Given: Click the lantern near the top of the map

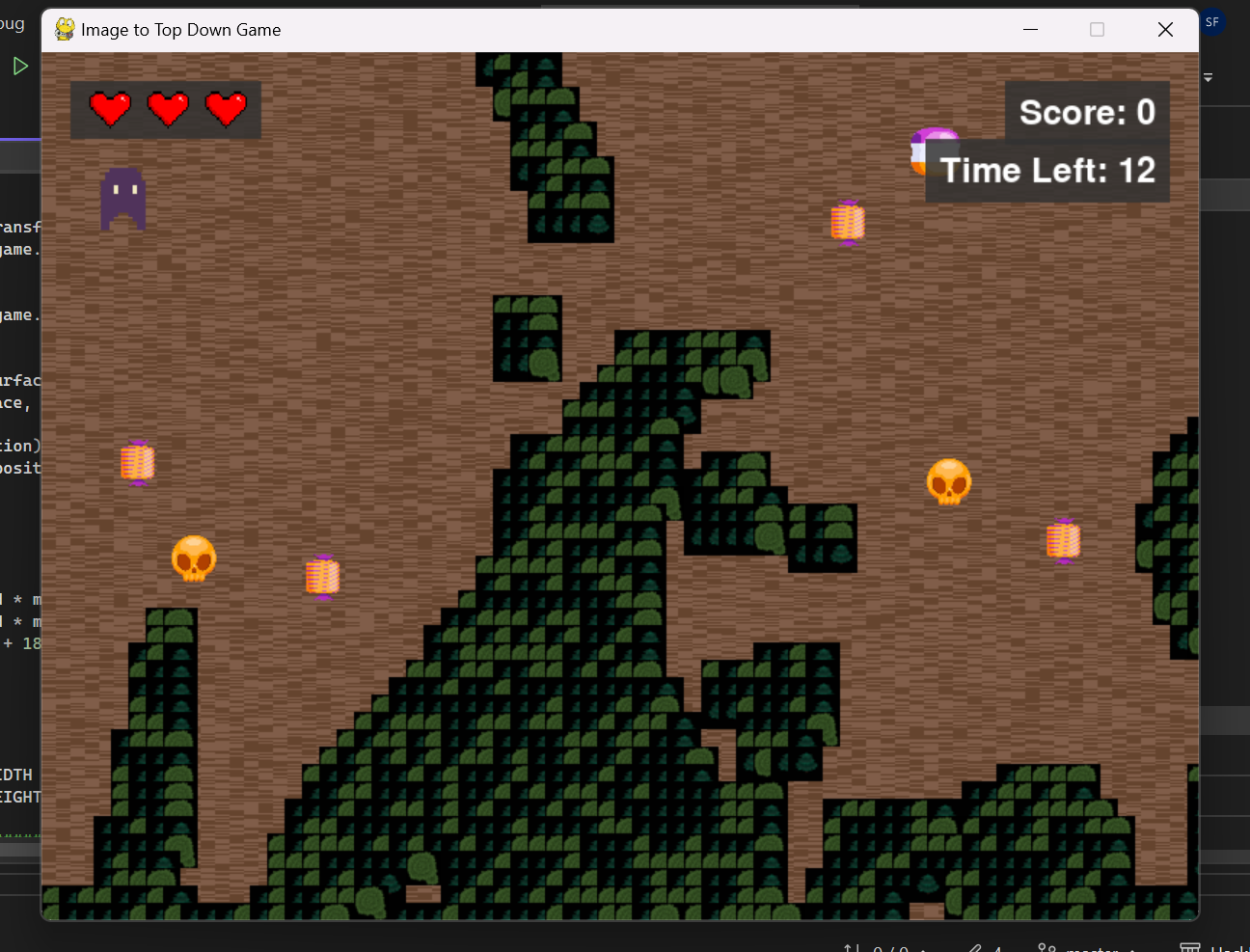Looking at the screenshot, I should tap(847, 222).
